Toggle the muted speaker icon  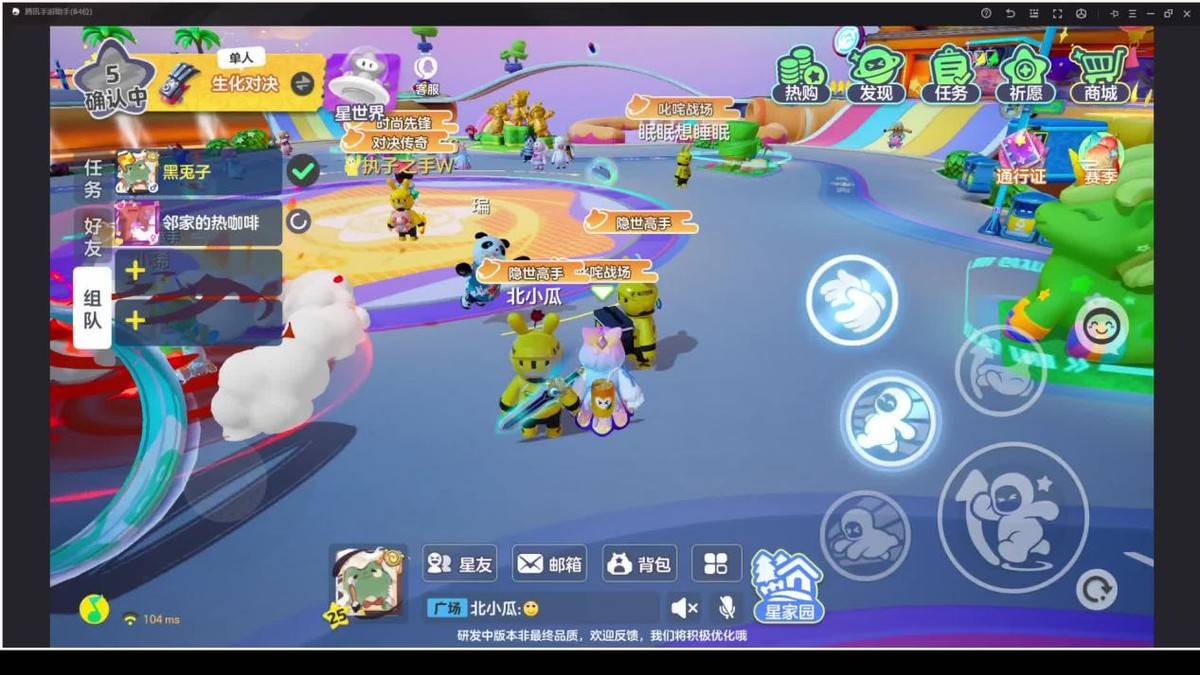(684, 608)
